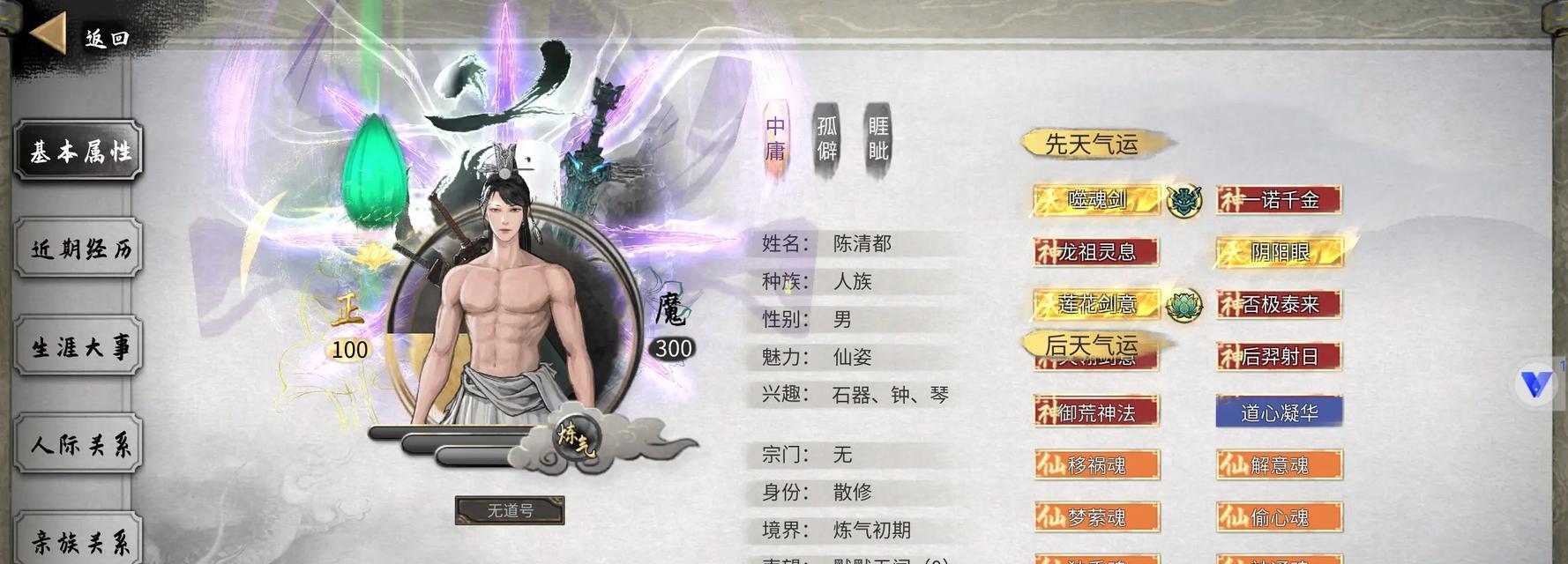1568x564 pixels.
Task: Choose the 莲花剑意 trait
Action: click(x=1097, y=305)
